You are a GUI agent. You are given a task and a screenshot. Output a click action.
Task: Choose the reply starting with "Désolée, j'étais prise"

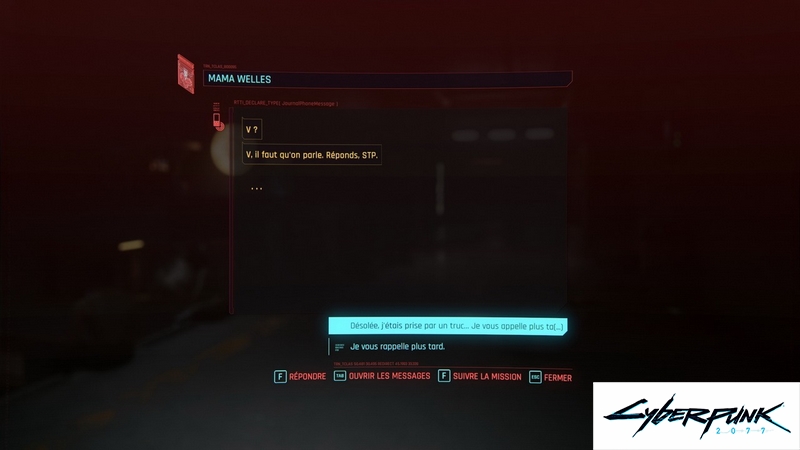click(x=448, y=326)
